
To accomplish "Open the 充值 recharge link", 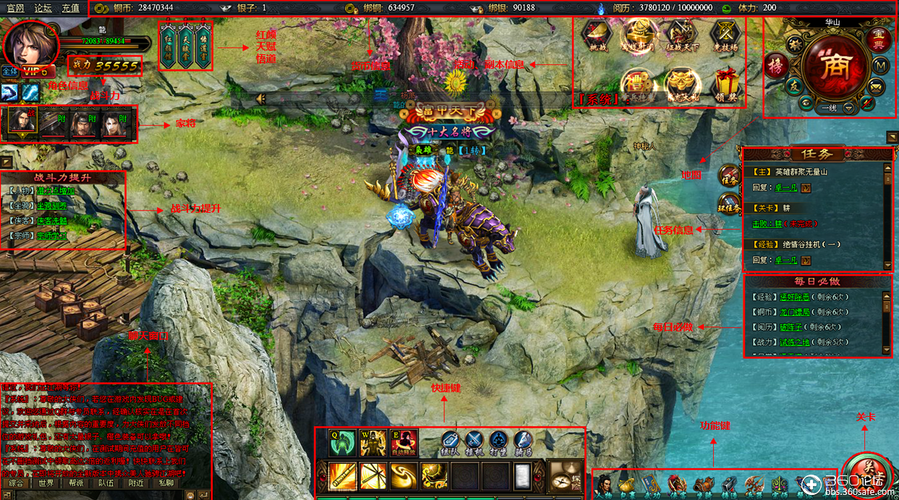I will tap(70, 7).
